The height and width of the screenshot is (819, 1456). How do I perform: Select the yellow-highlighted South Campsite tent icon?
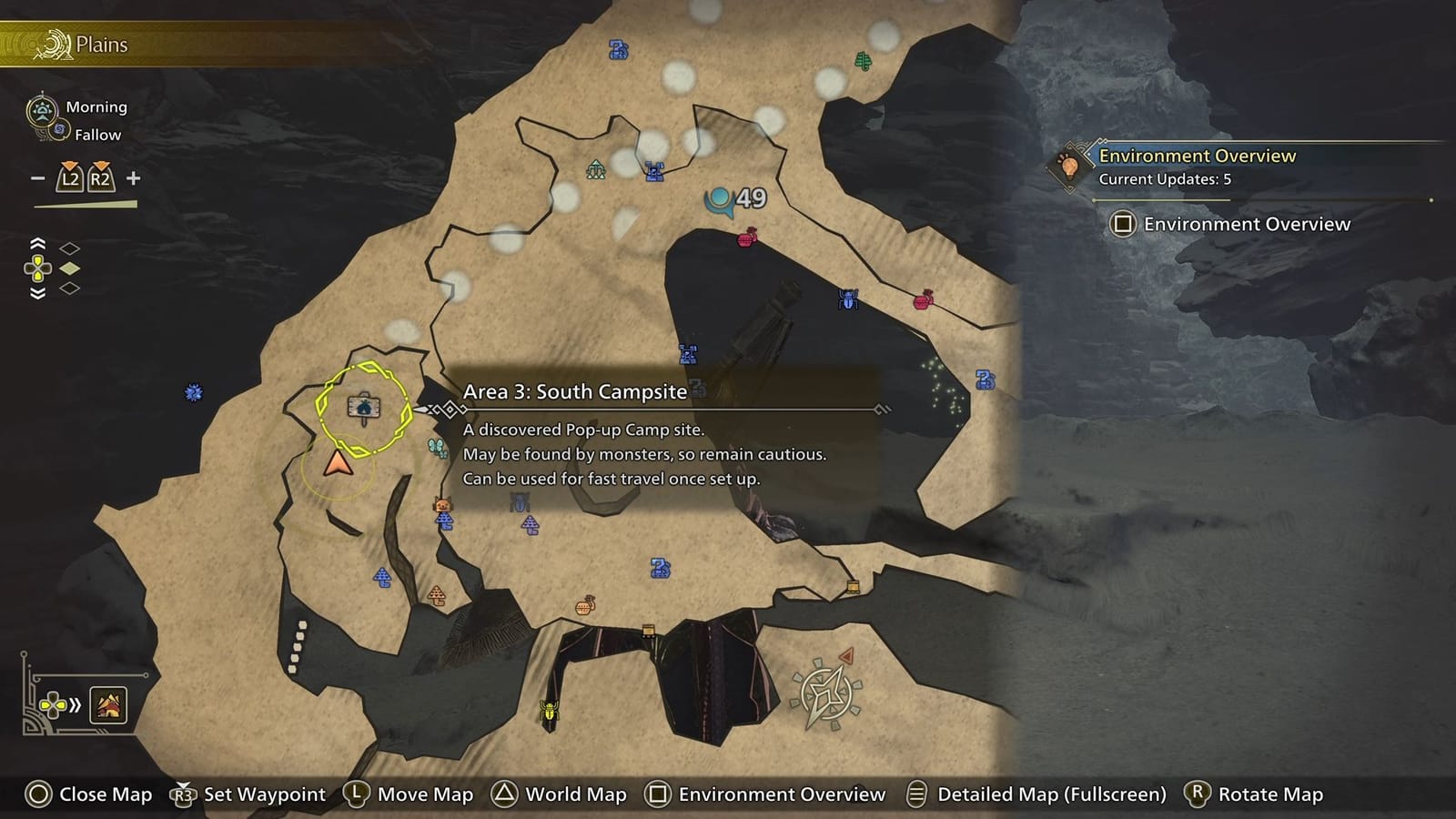coord(362,408)
